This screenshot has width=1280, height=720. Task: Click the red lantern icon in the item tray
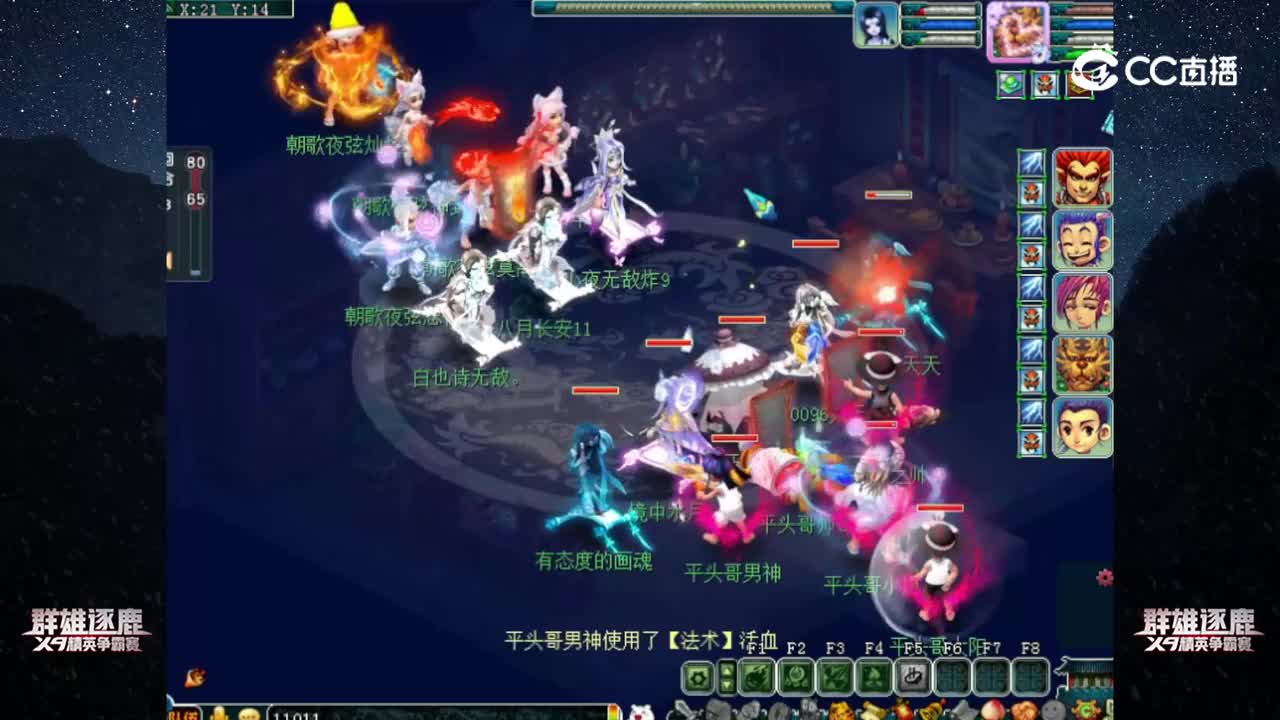click(904, 712)
